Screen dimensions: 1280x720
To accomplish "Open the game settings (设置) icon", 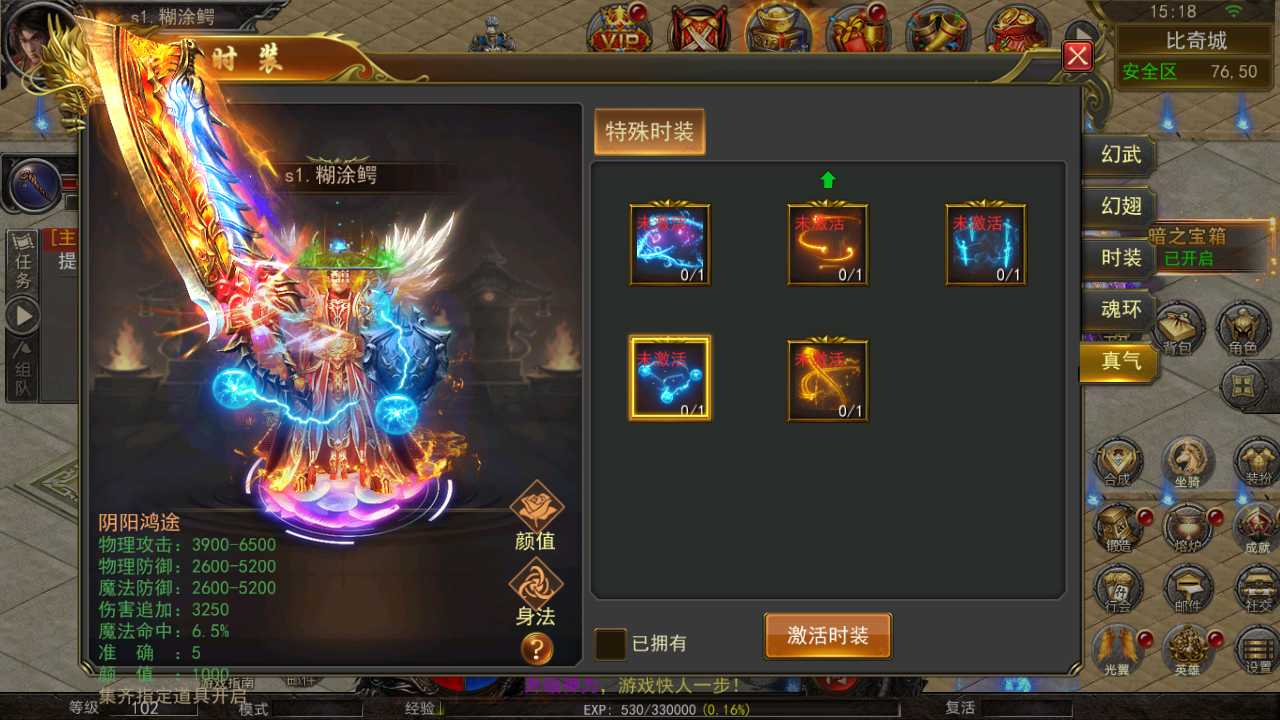I will coord(1257,652).
